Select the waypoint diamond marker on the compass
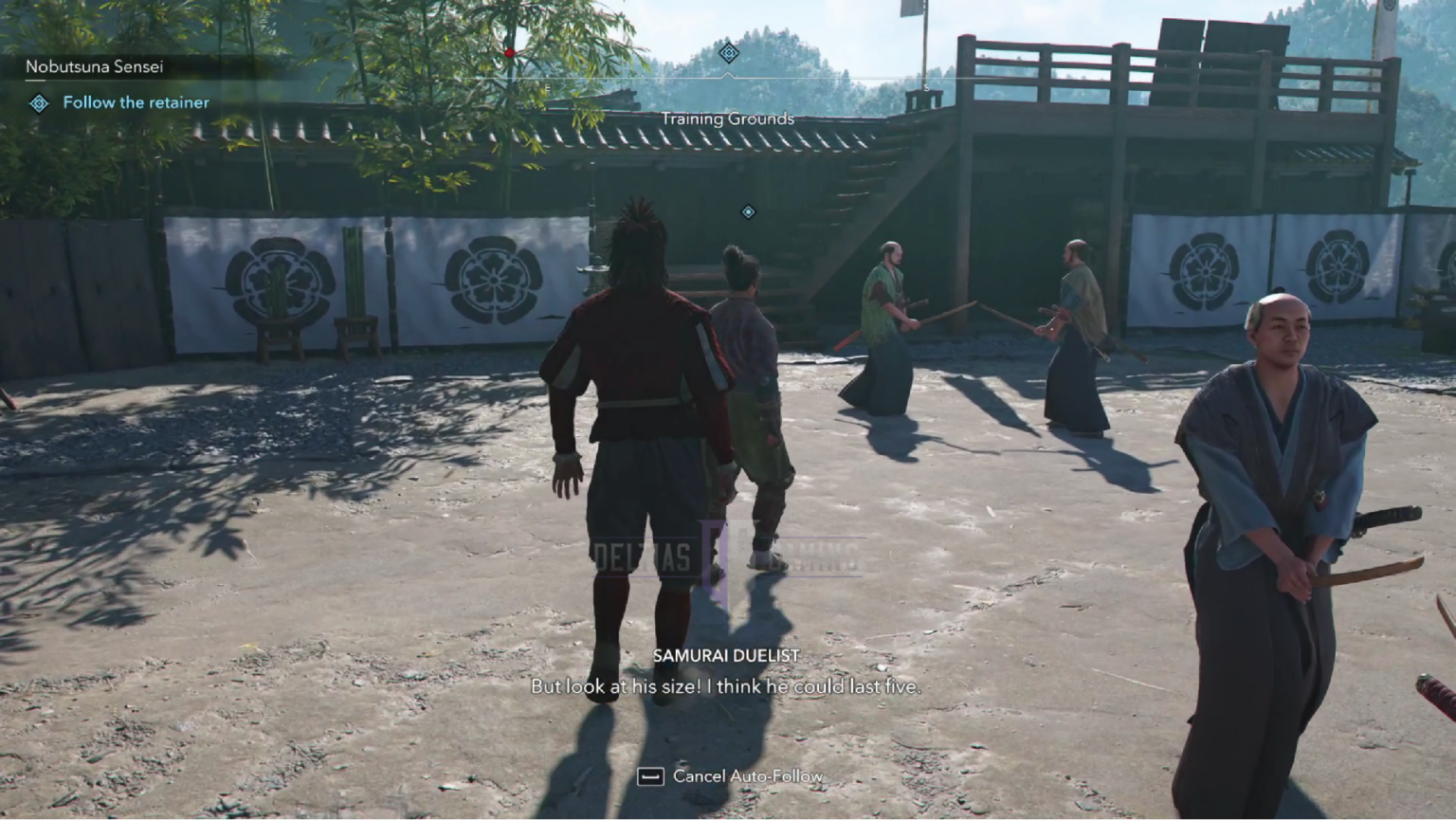 pos(727,53)
